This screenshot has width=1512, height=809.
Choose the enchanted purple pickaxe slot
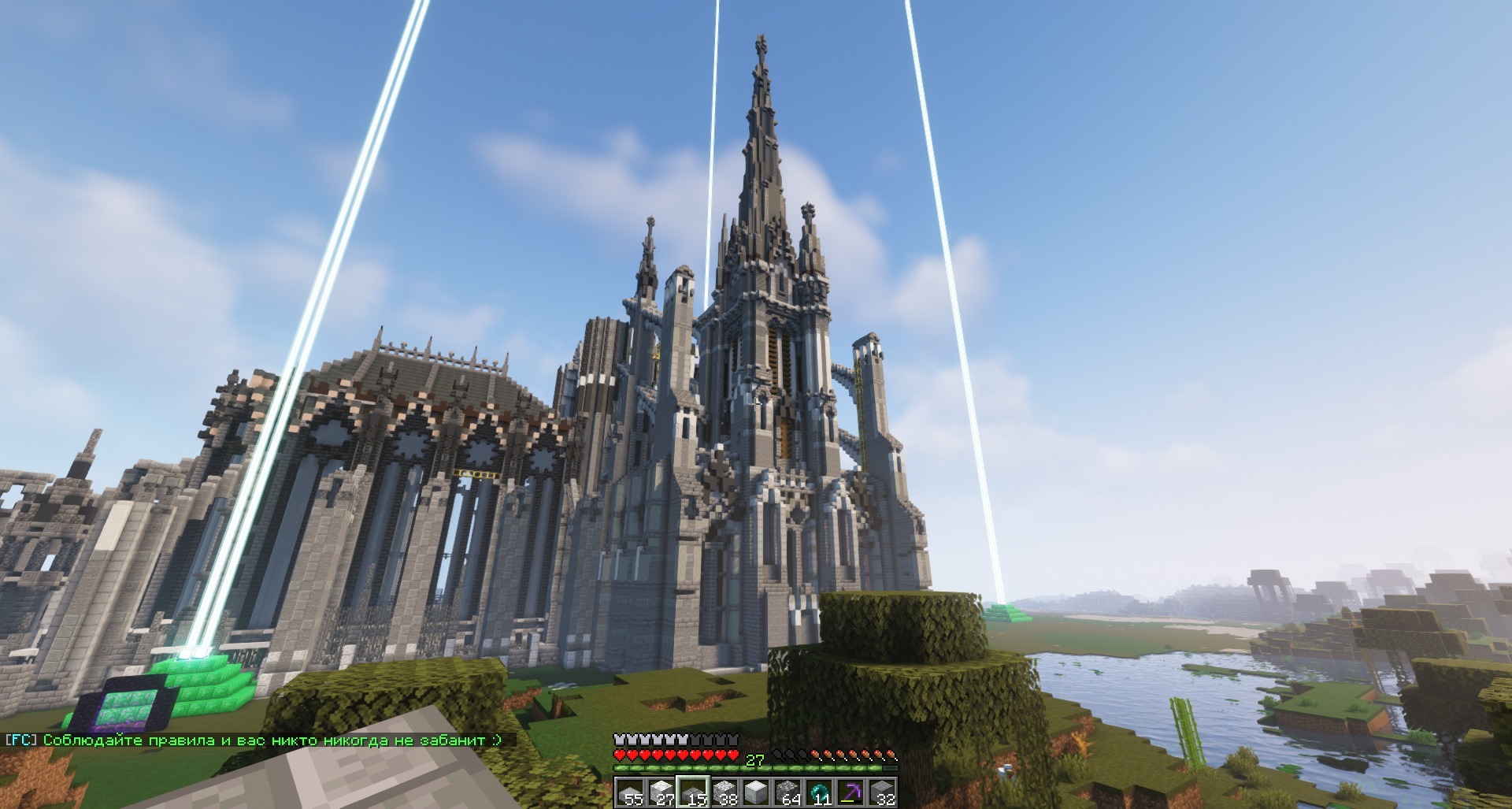[x=850, y=792]
